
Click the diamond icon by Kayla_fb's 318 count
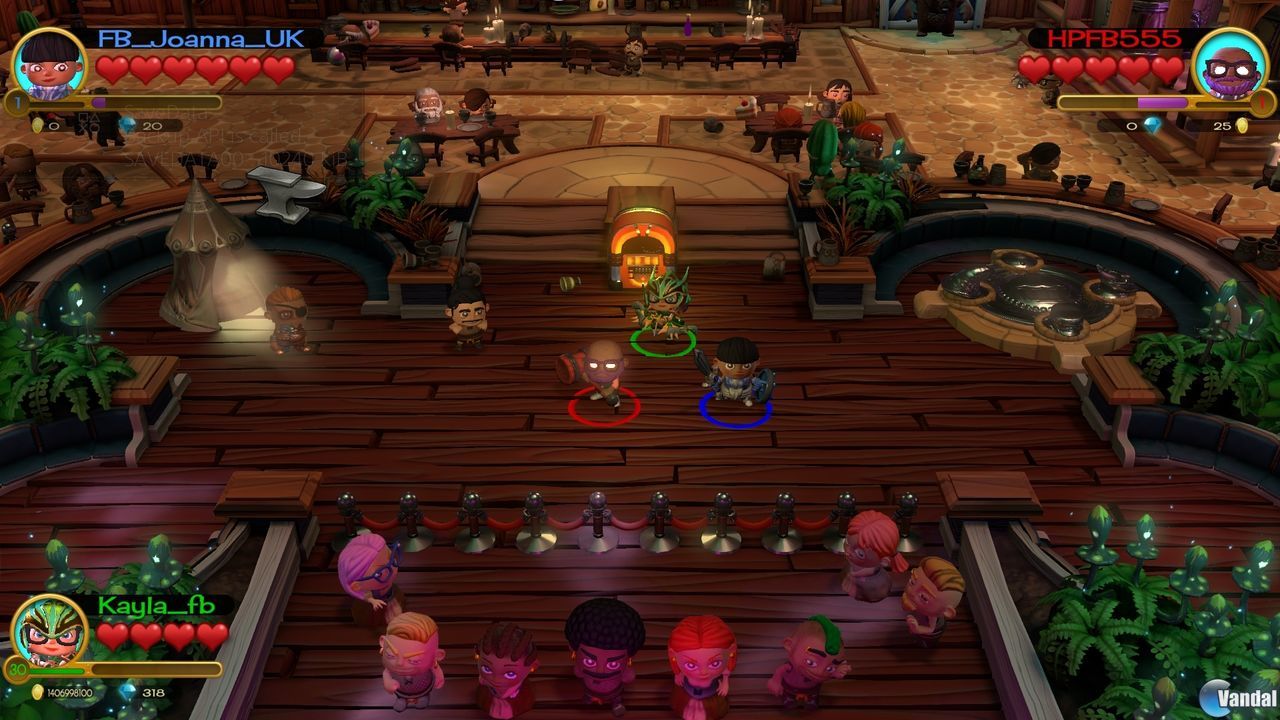pyautogui.click(x=127, y=692)
